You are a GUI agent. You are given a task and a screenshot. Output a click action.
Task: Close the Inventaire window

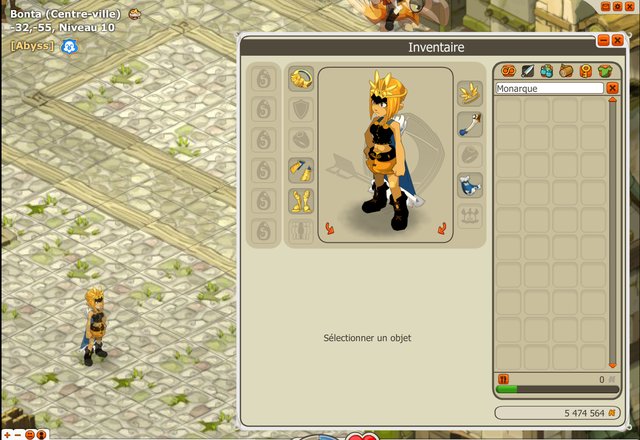(617, 40)
